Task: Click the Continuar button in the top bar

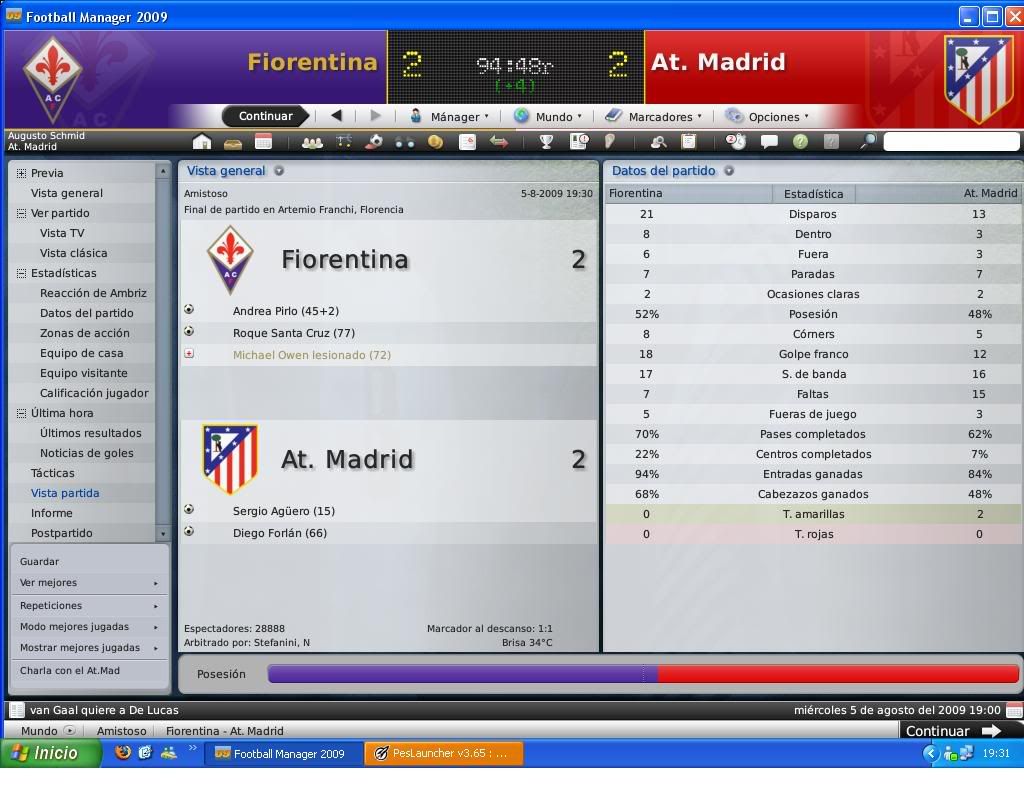Action: click(265, 116)
